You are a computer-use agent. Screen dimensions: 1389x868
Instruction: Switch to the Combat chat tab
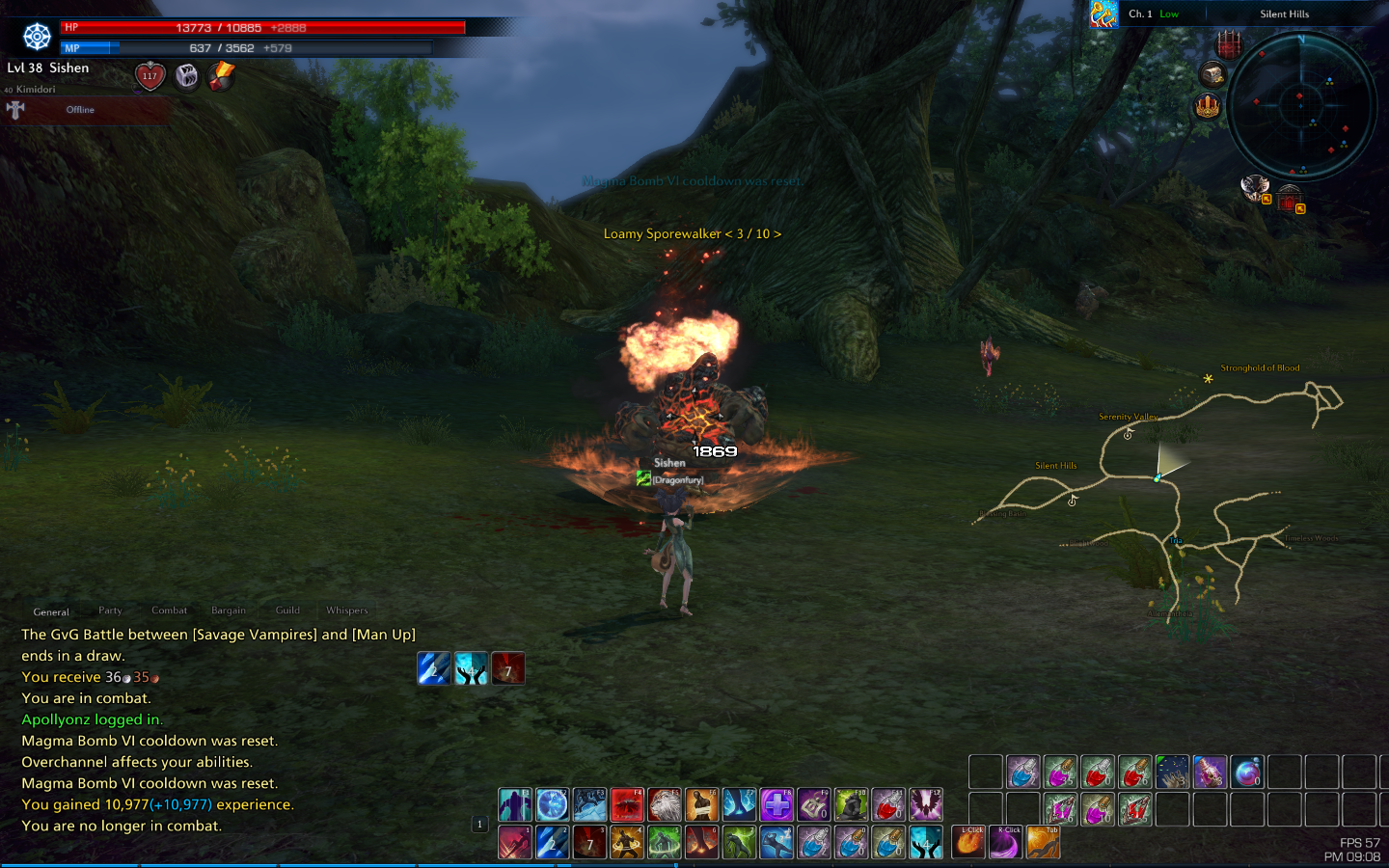click(169, 610)
